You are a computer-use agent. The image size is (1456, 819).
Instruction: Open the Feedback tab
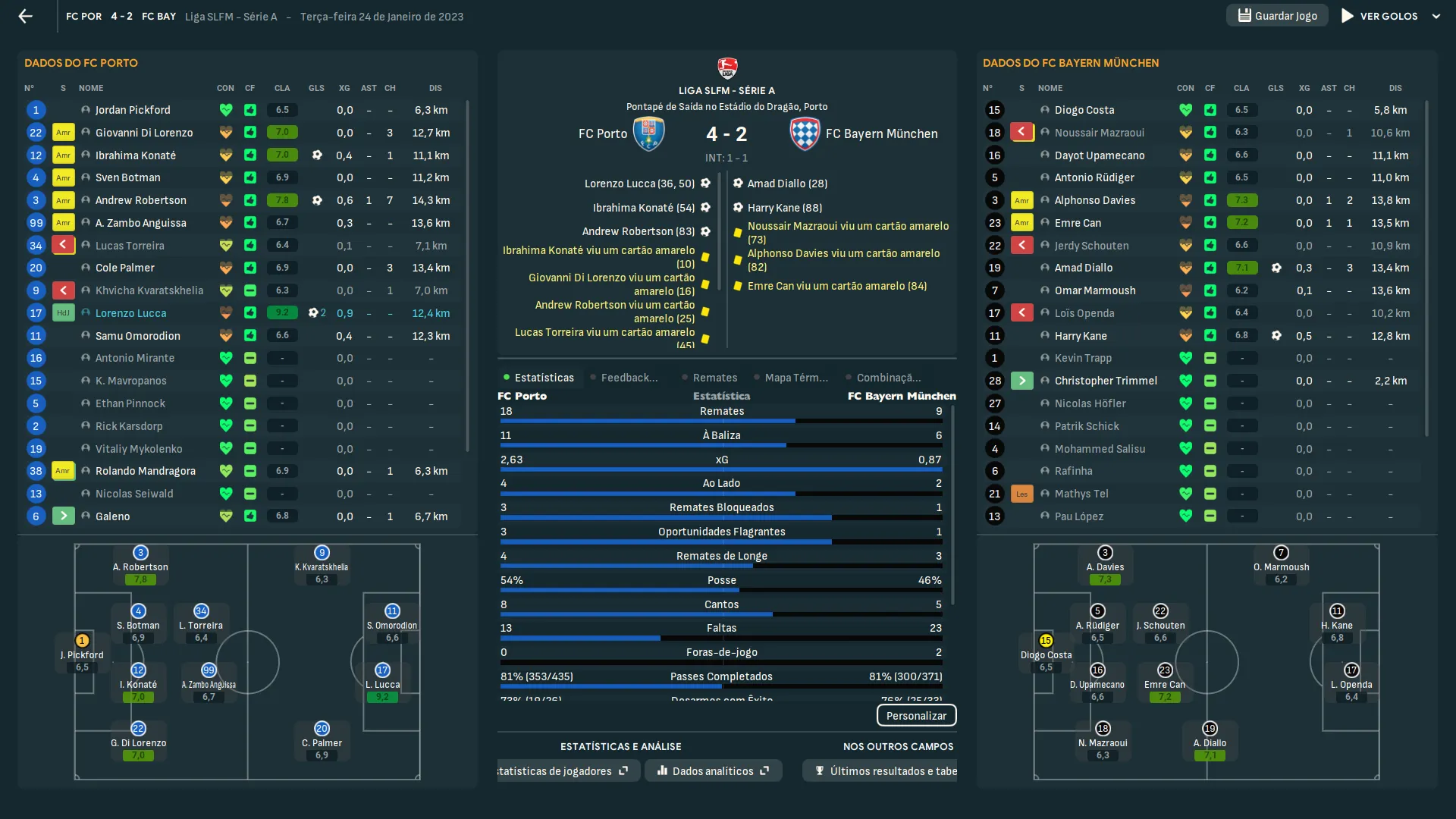point(629,378)
